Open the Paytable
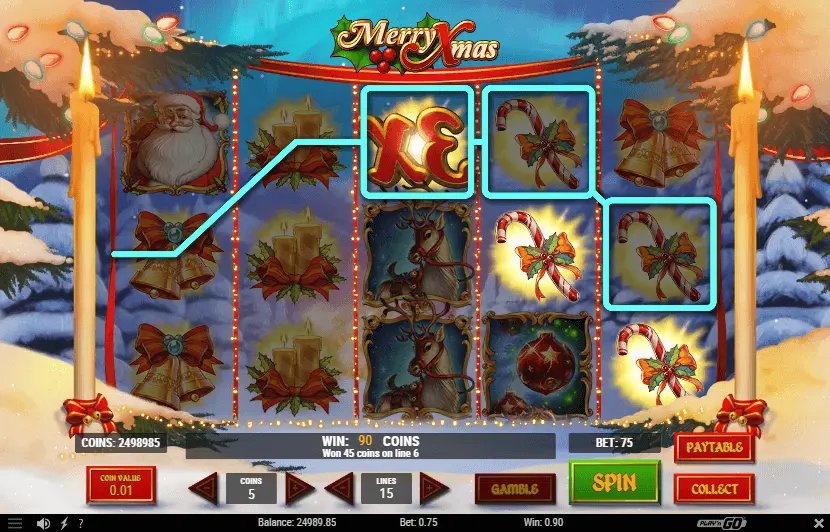Screen dimensions: 830x532 [714, 447]
